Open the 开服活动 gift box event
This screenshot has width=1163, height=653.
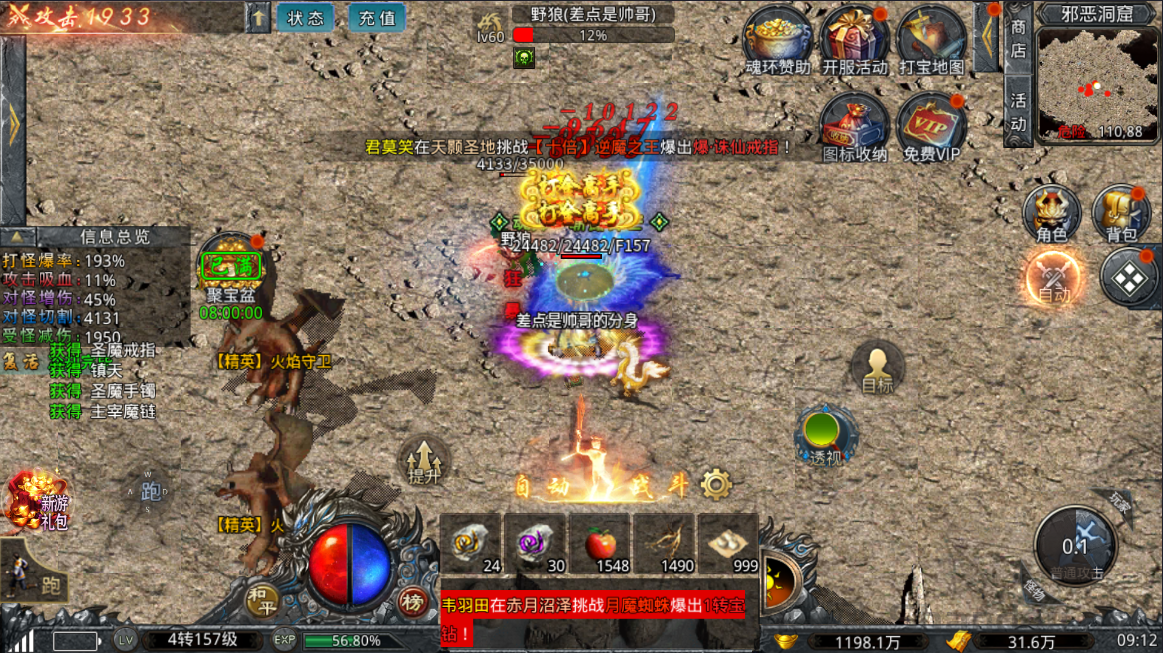855,37
